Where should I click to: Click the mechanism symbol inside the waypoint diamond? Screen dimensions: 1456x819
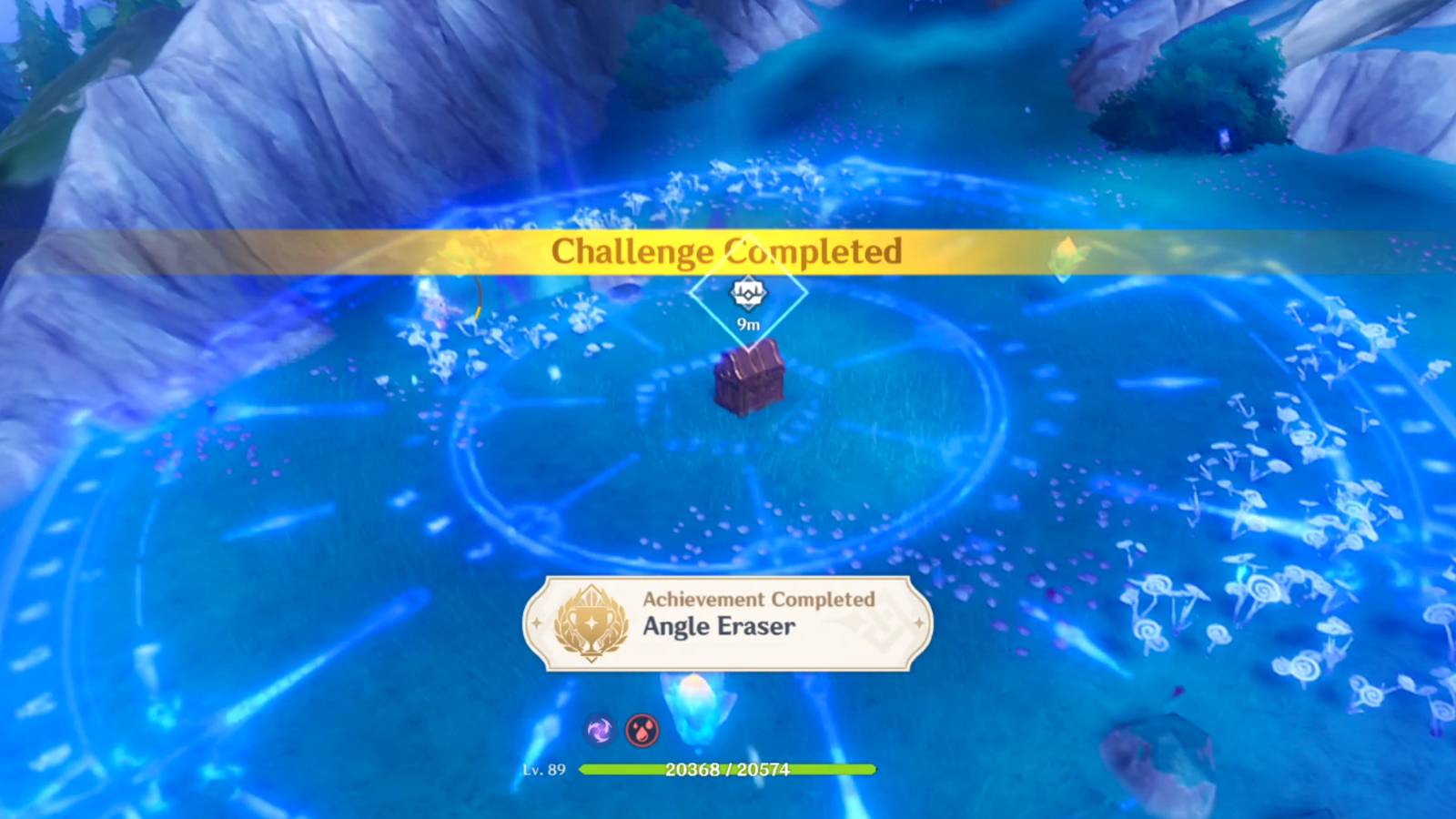(x=746, y=293)
